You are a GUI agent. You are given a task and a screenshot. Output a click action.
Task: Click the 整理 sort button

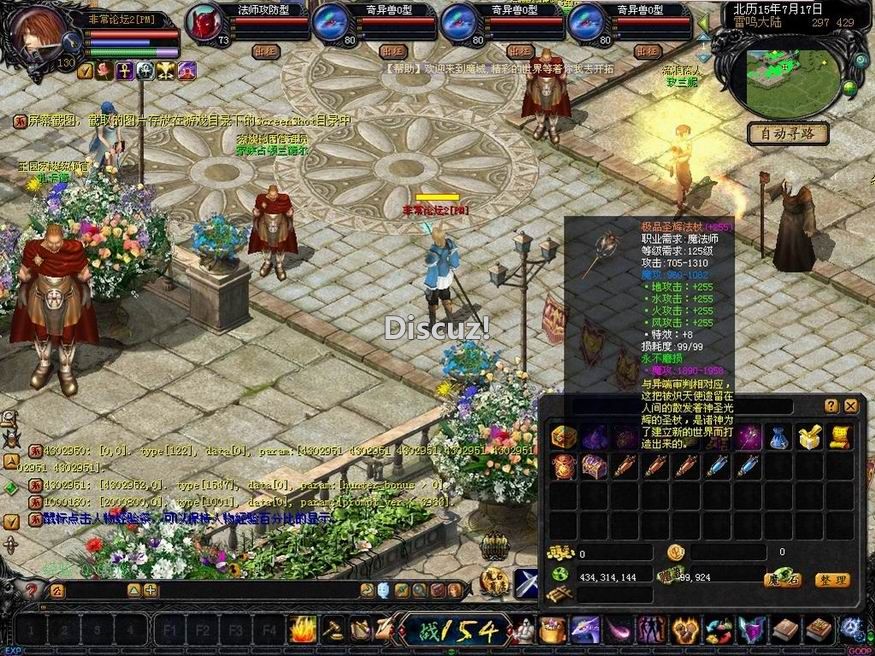pyautogui.click(x=831, y=580)
